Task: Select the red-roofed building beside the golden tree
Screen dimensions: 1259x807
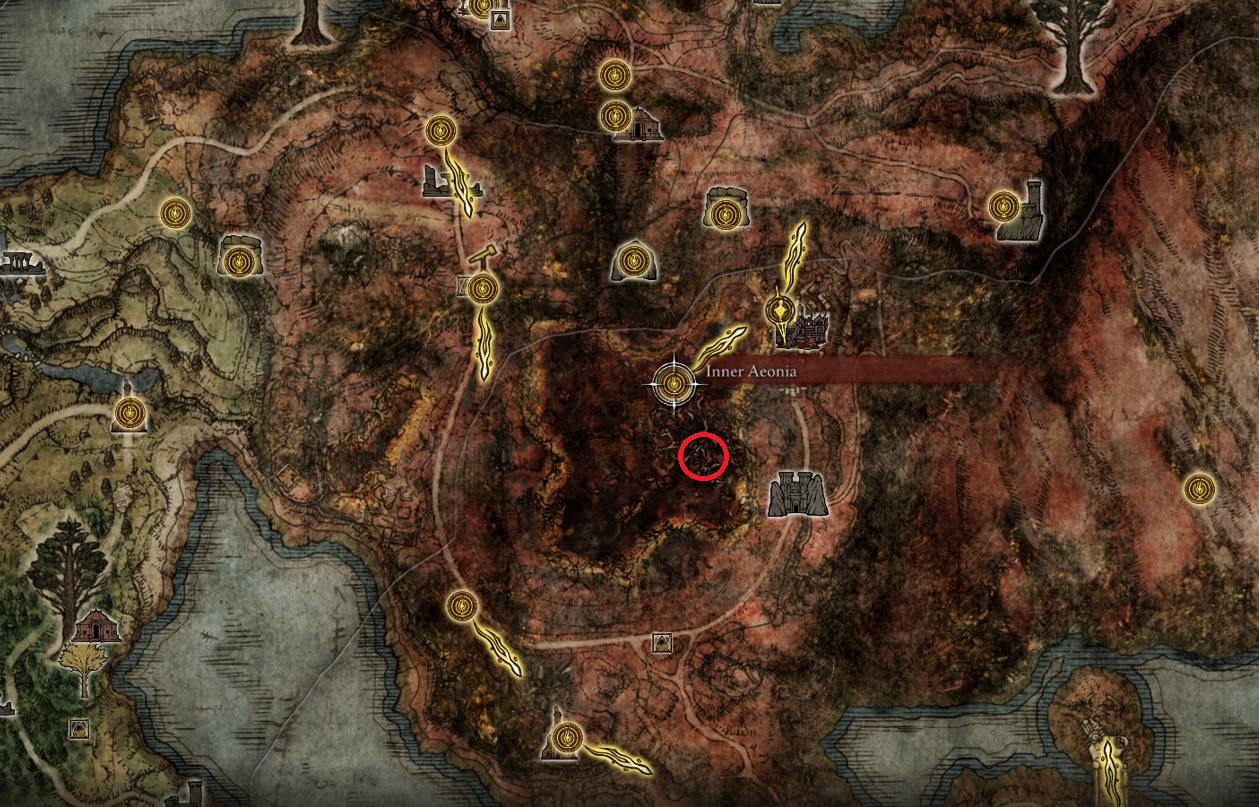Action: coord(97,628)
